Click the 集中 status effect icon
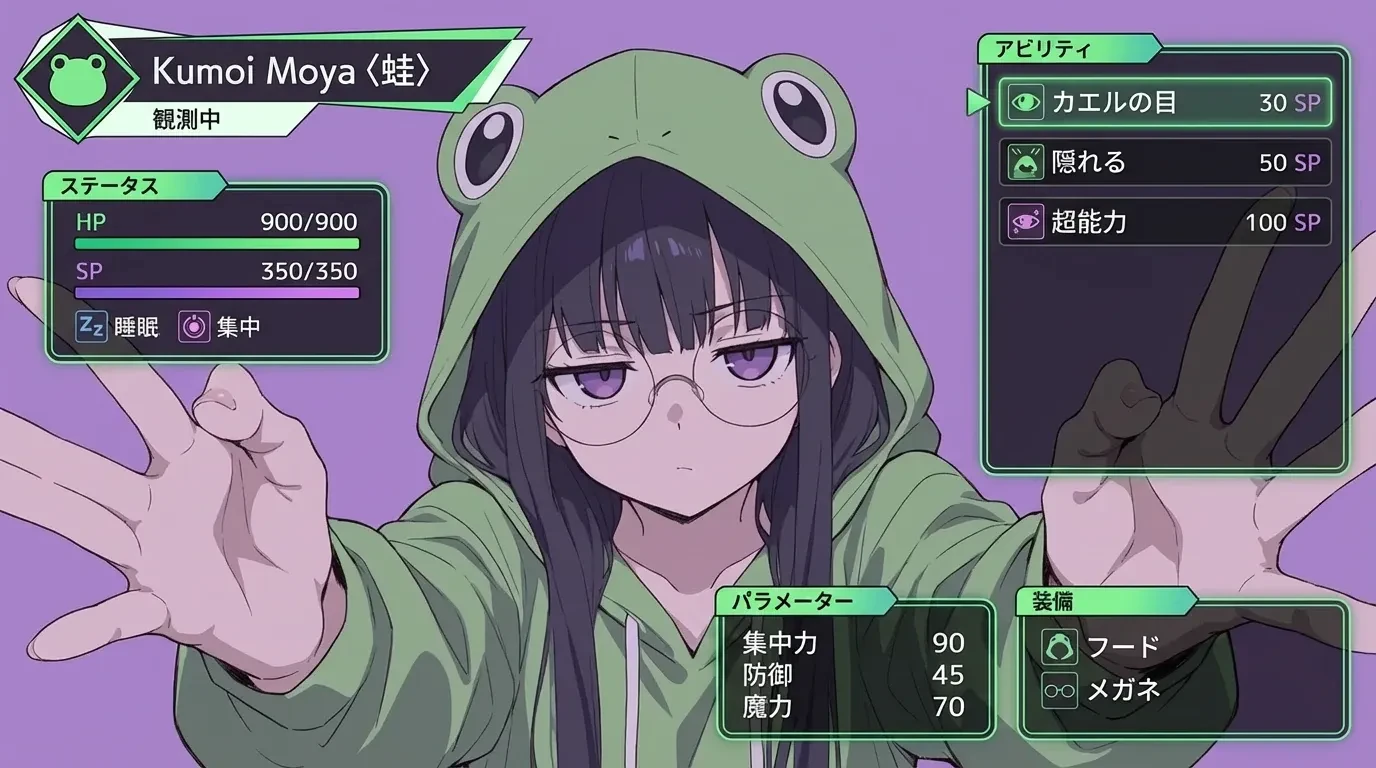1376x768 pixels. tap(194, 327)
